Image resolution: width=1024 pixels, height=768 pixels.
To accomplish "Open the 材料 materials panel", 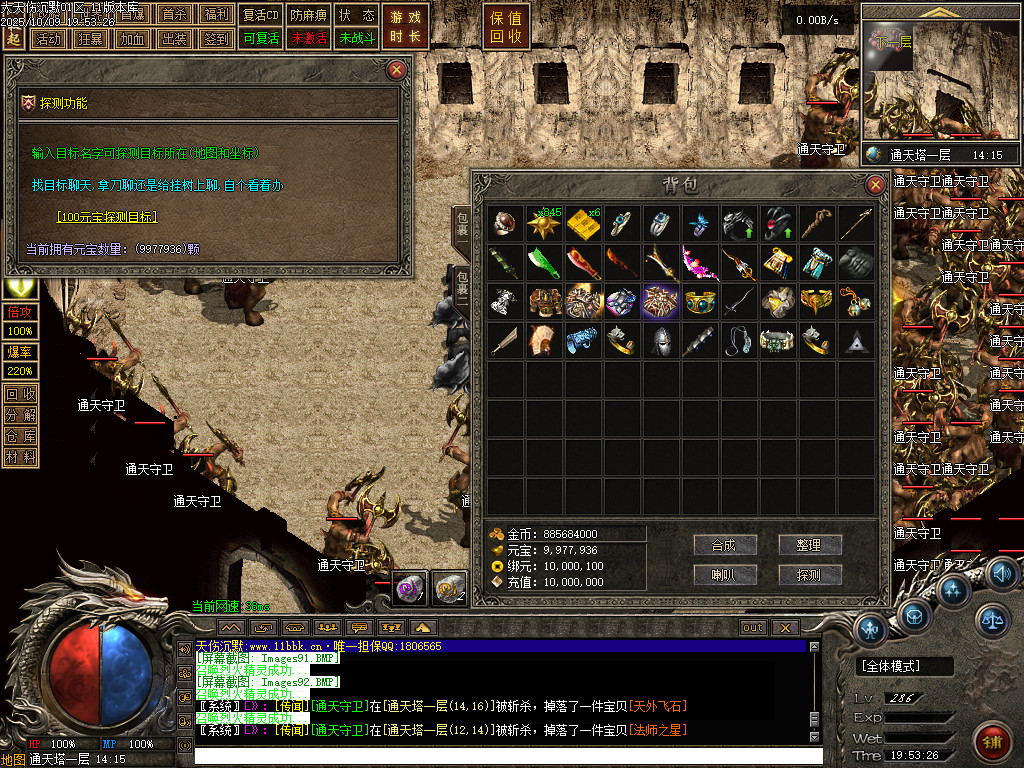I will pos(21,457).
